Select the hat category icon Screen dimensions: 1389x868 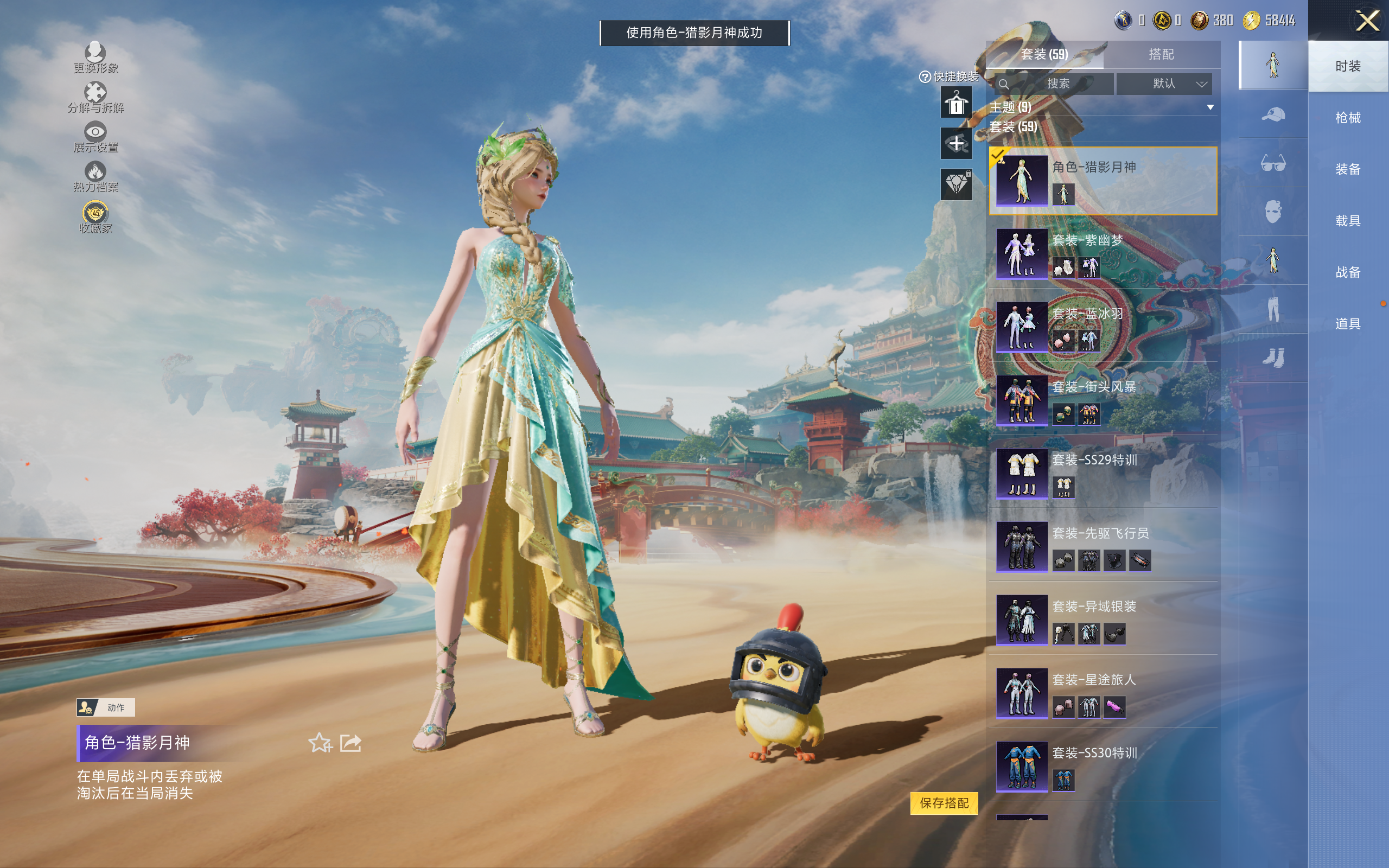click(x=1272, y=114)
